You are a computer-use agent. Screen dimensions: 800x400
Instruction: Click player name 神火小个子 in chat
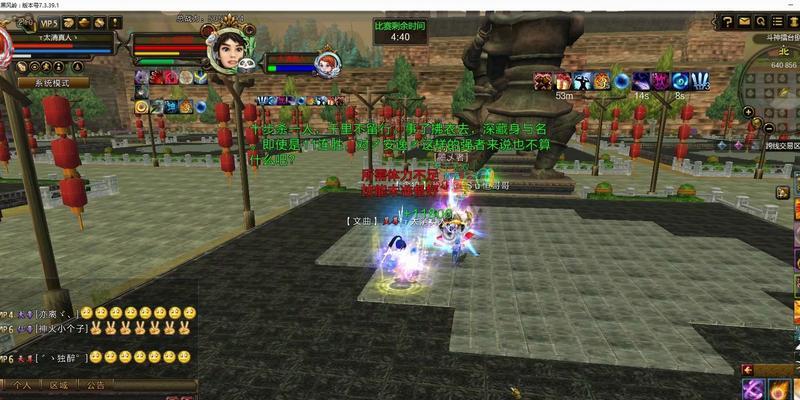61,329
